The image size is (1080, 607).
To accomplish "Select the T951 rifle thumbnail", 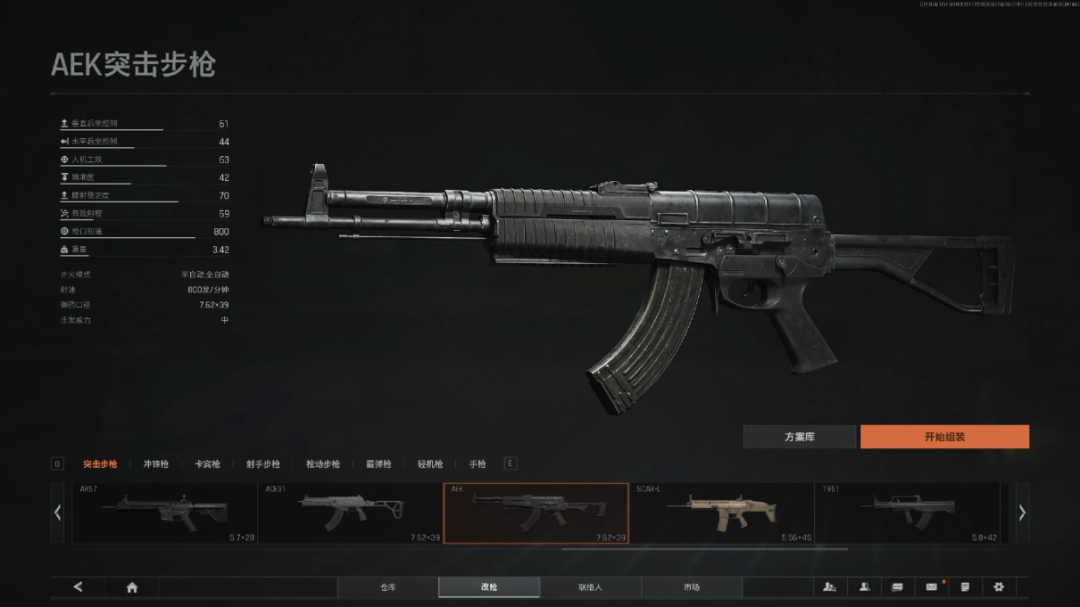I will pos(907,513).
